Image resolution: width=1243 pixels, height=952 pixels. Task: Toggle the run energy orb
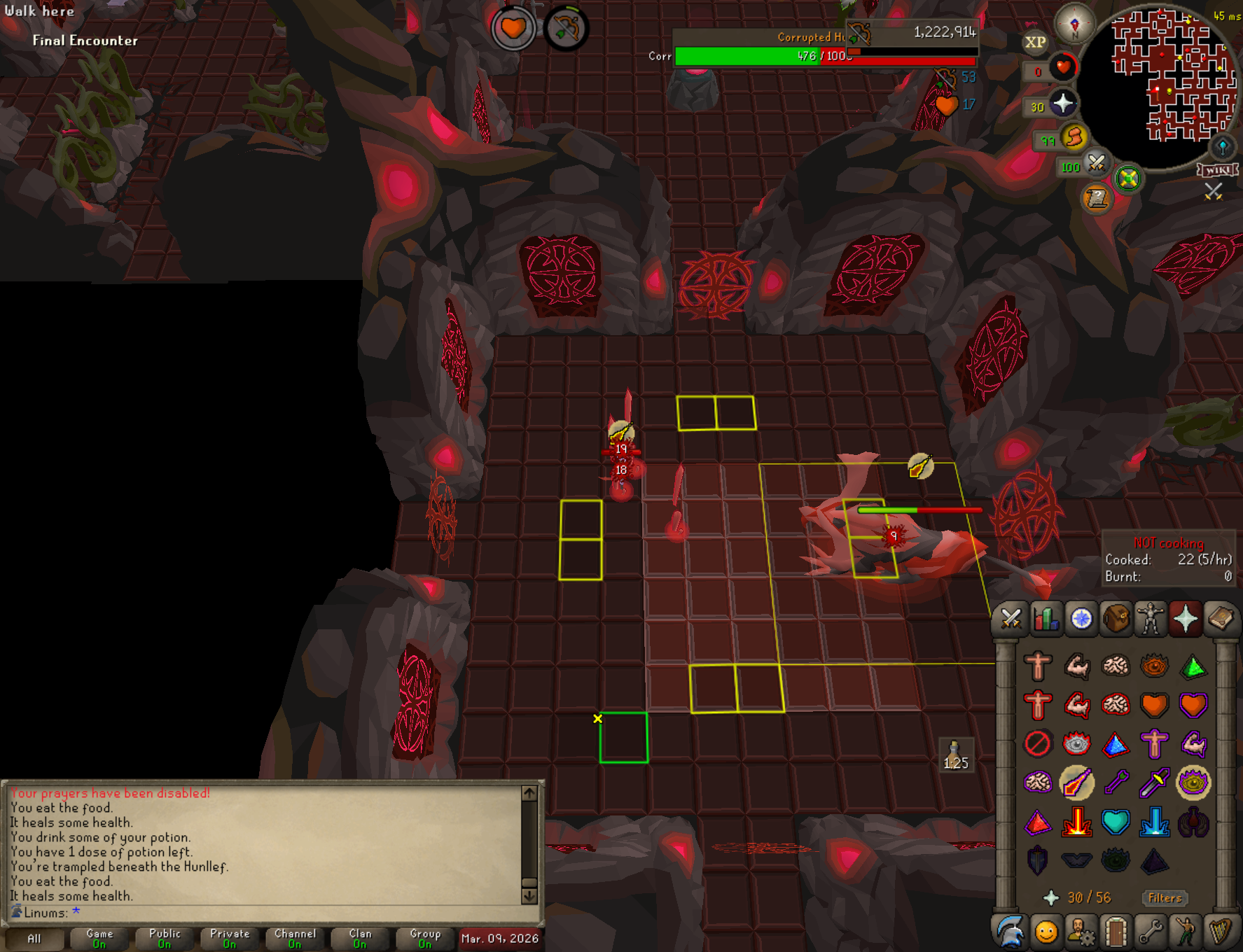[x=1074, y=136]
